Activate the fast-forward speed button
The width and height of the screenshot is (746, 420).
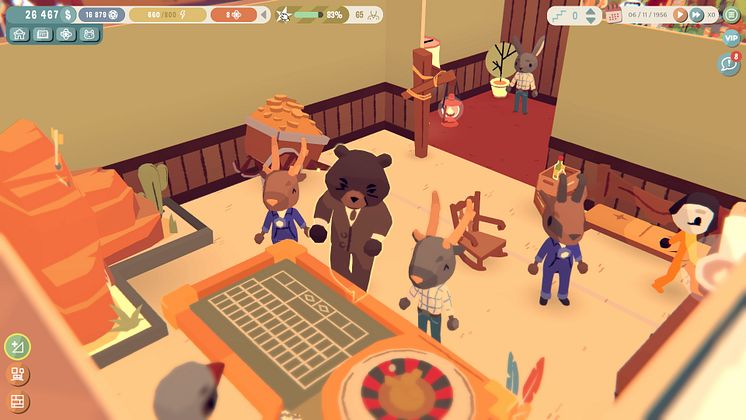[x=695, y=15]
